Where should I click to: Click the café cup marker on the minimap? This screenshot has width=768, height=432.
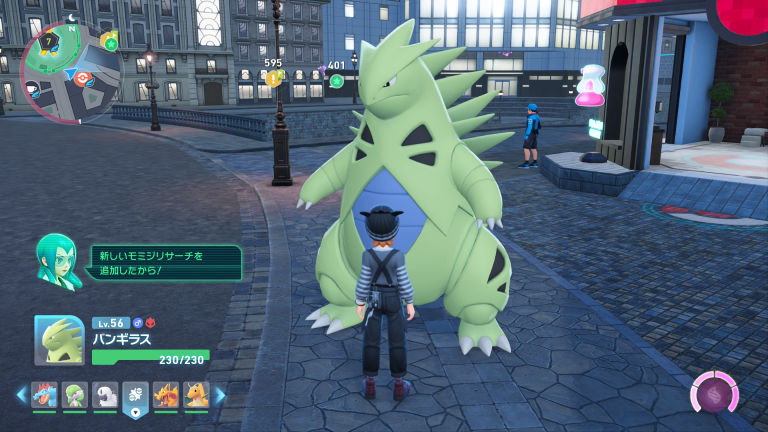pyautogui.click(x=34, y=87)
